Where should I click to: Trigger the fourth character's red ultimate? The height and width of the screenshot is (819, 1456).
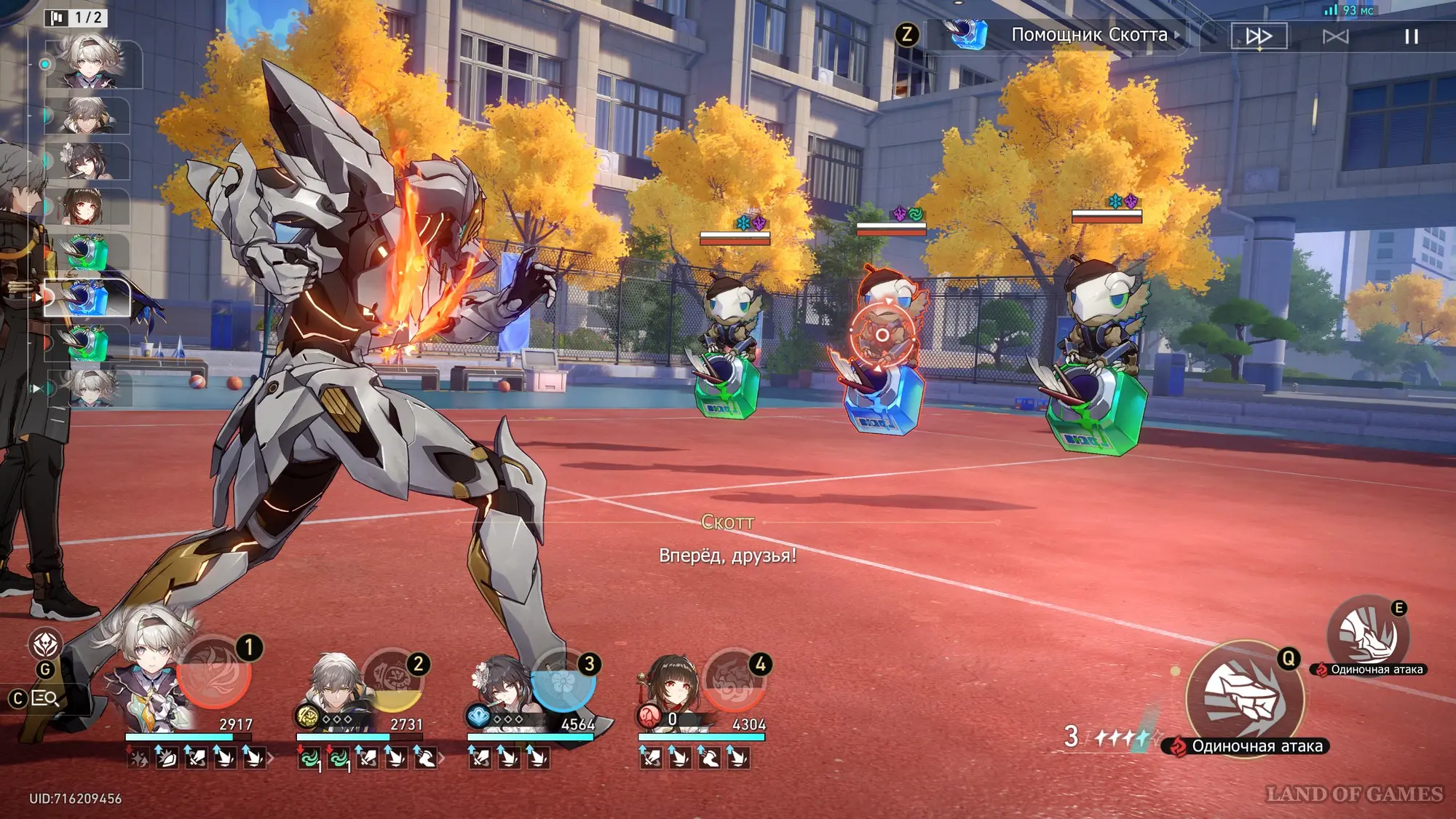(733, 682)
